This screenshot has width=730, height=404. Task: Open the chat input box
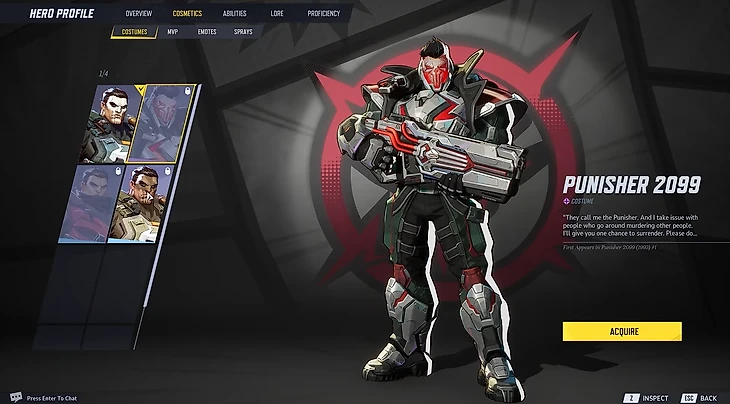(x=50, y=397)
